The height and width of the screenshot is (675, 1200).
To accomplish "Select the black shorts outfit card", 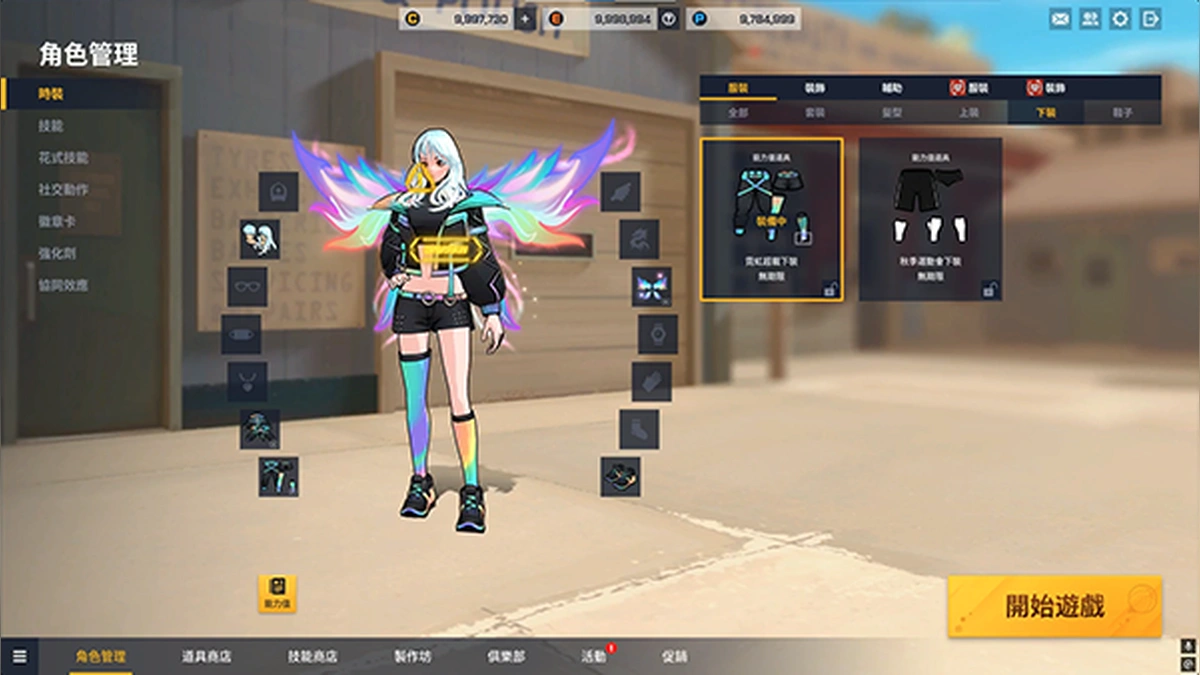I will [x=930, y=219].
